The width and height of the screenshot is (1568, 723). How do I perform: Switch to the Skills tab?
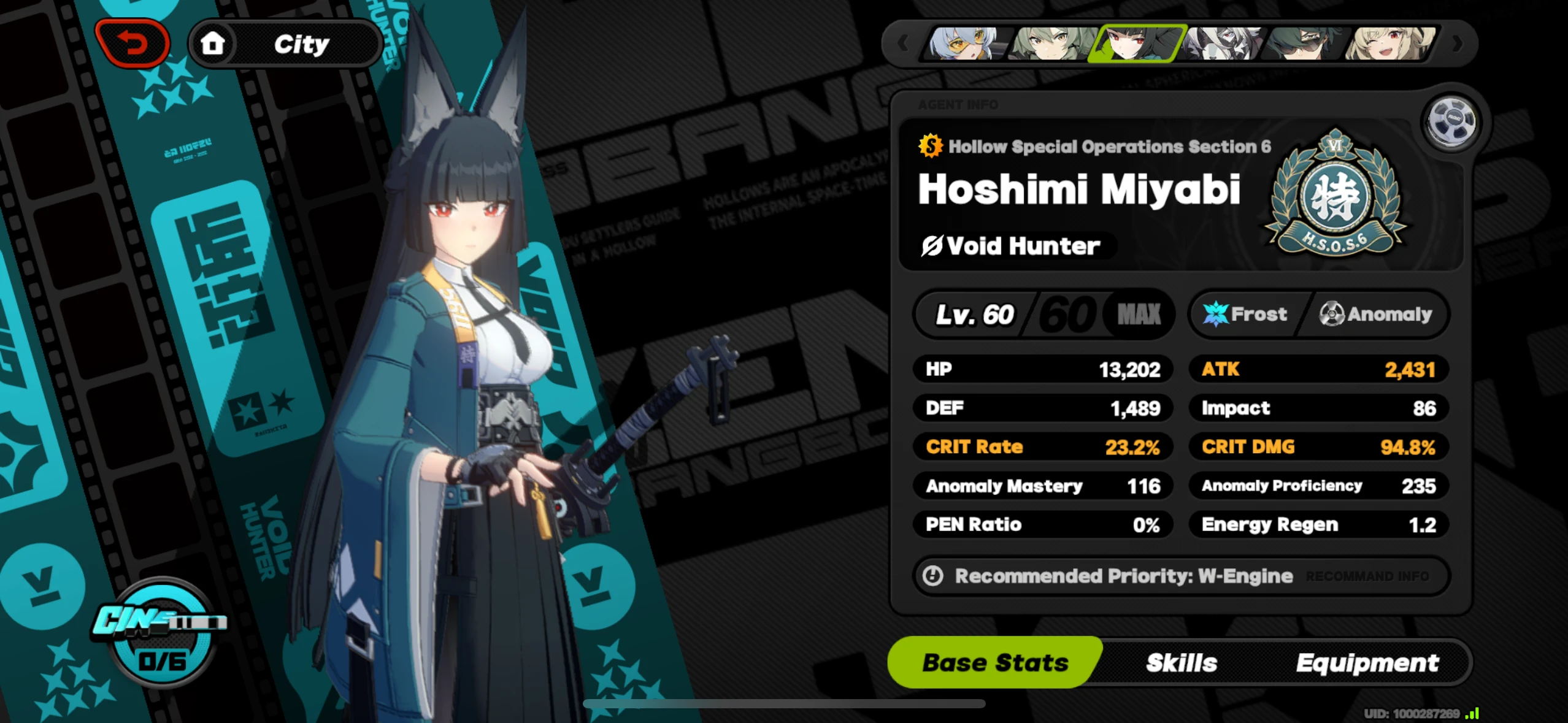(x=1182, y=662)
